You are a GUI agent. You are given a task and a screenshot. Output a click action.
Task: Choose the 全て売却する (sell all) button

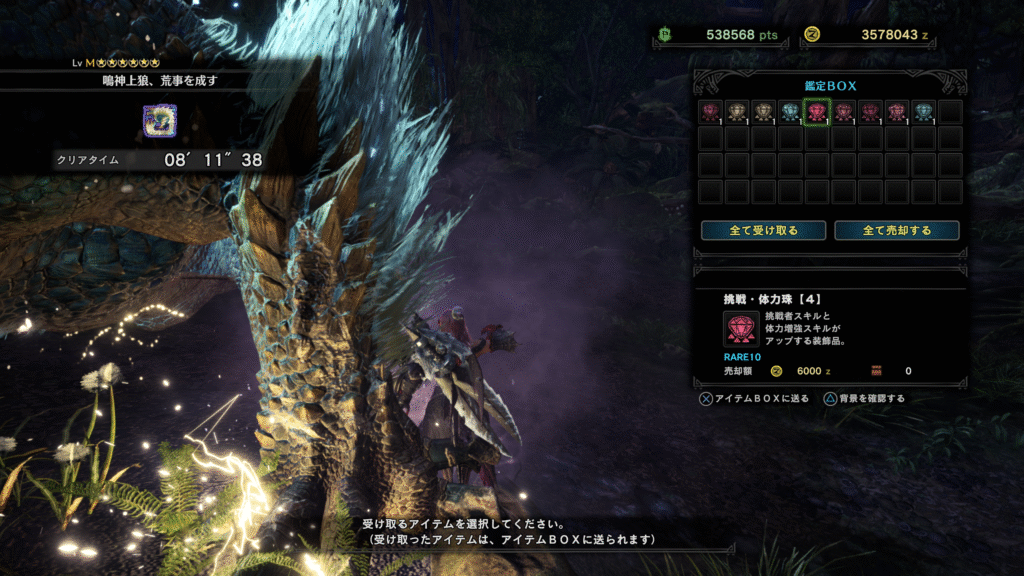pyautogui.click(x=897, y=230)
